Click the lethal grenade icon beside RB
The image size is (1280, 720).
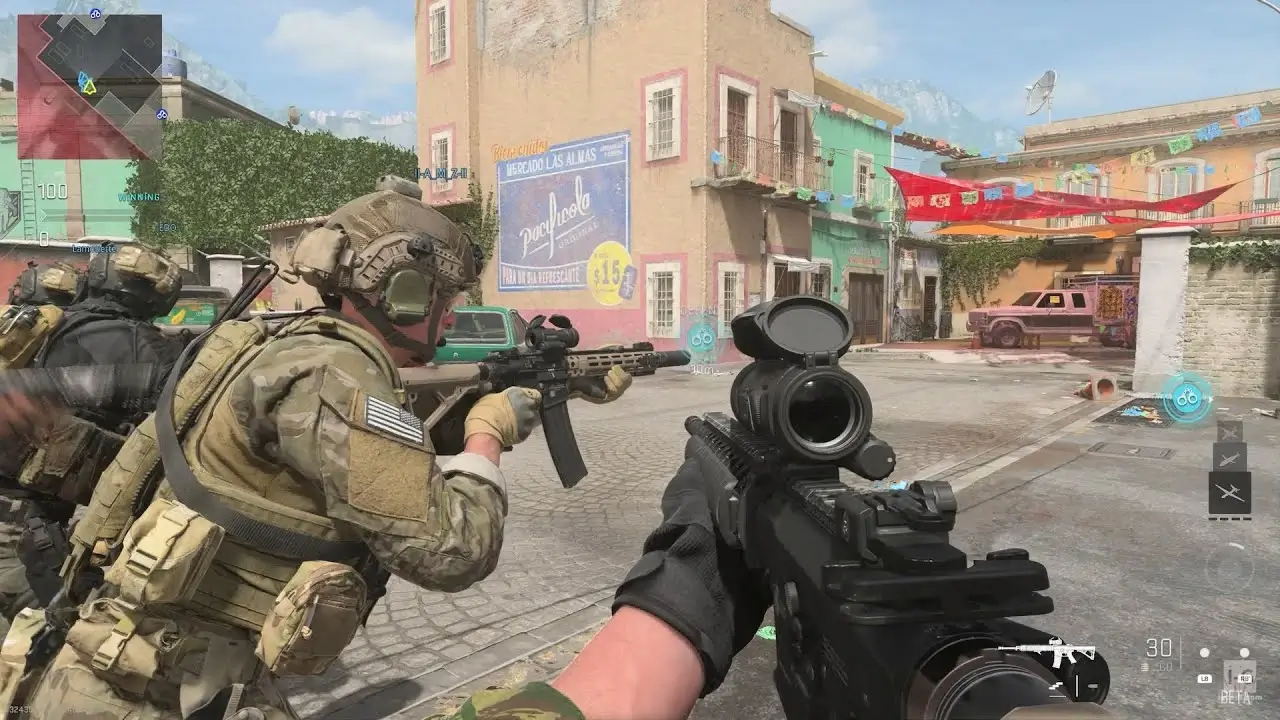click(x=1243, y=652)
